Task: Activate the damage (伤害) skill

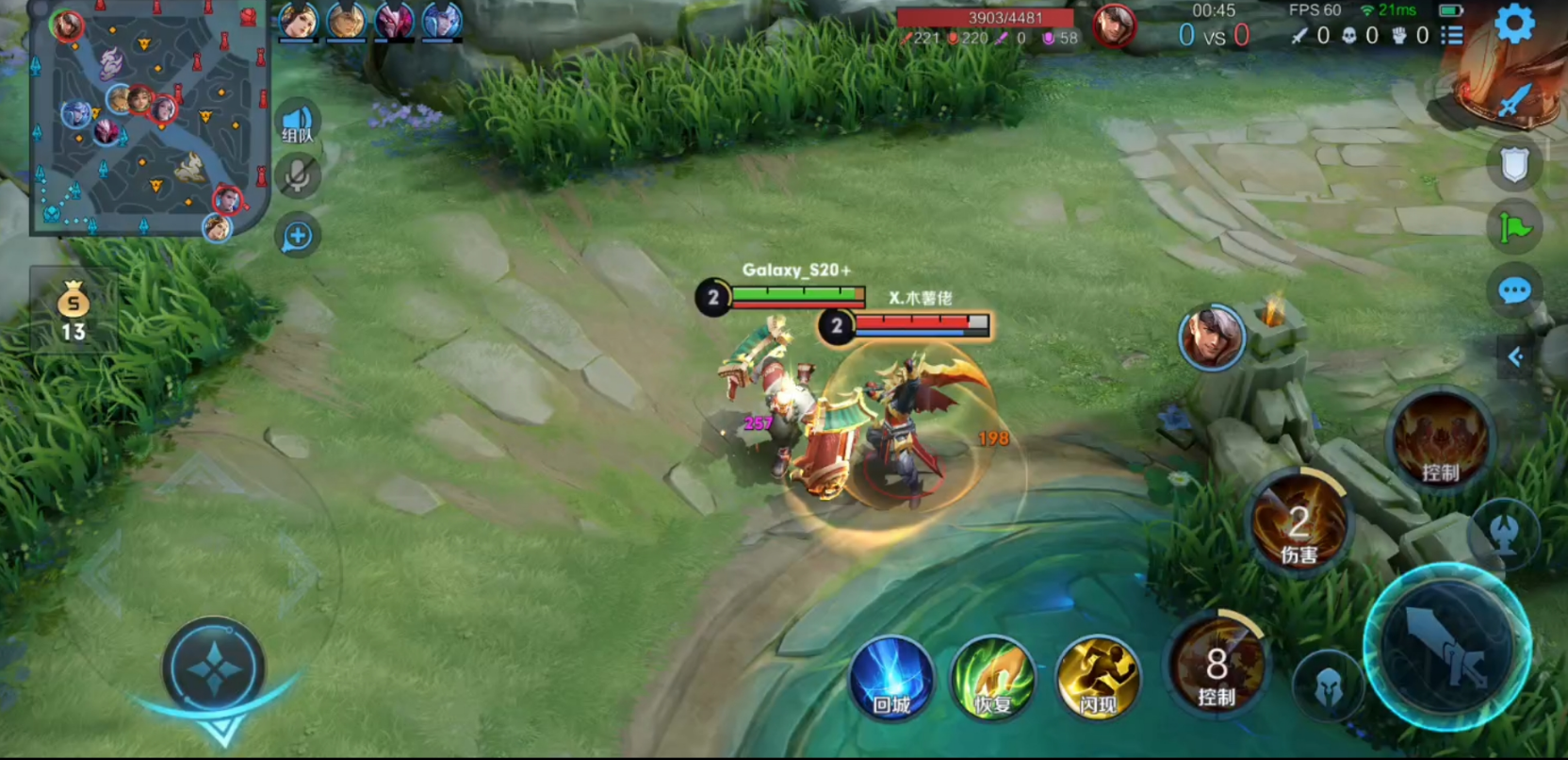Action: point(1298,521)
